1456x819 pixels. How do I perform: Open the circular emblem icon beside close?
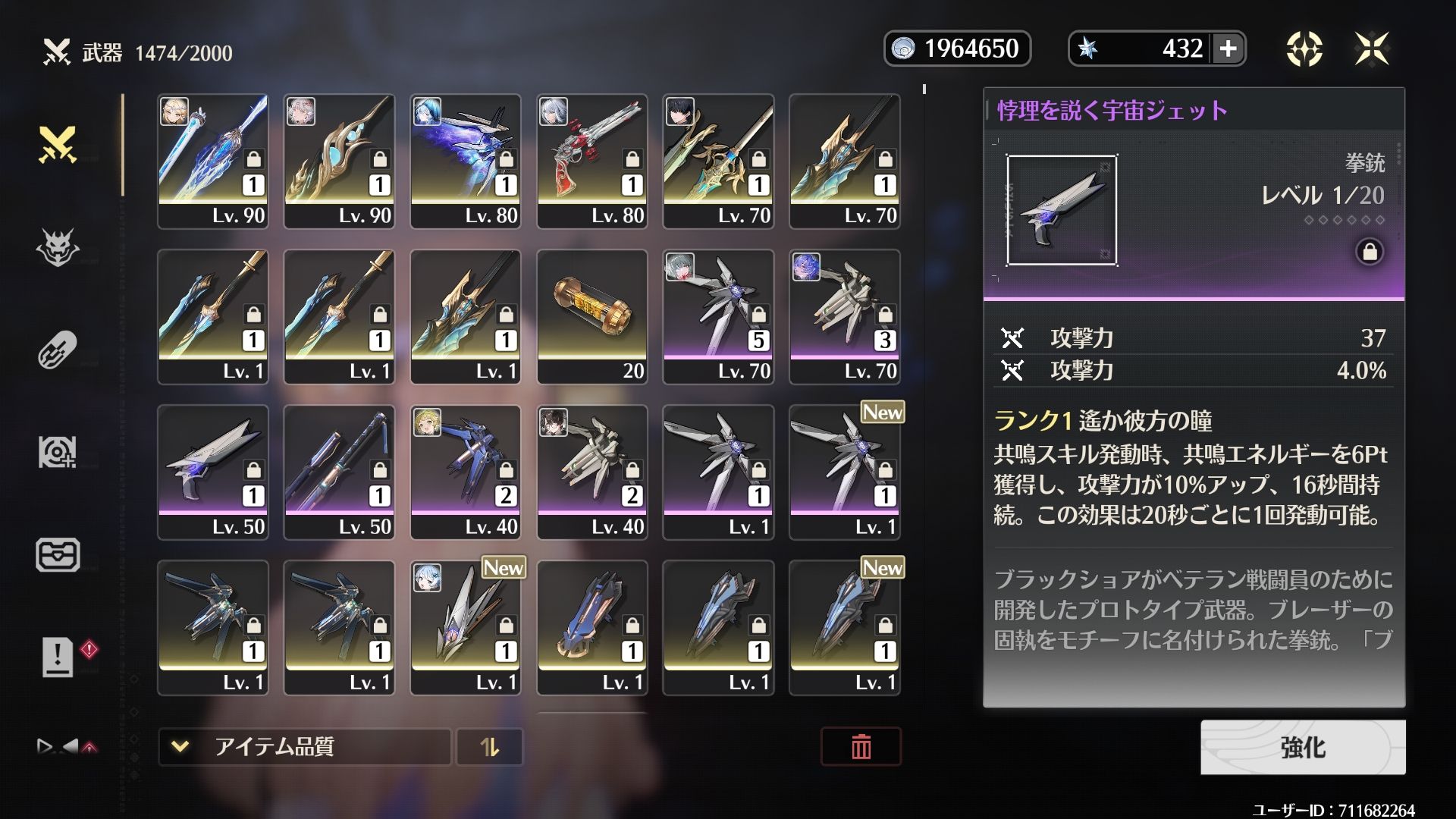point(1304,49)
